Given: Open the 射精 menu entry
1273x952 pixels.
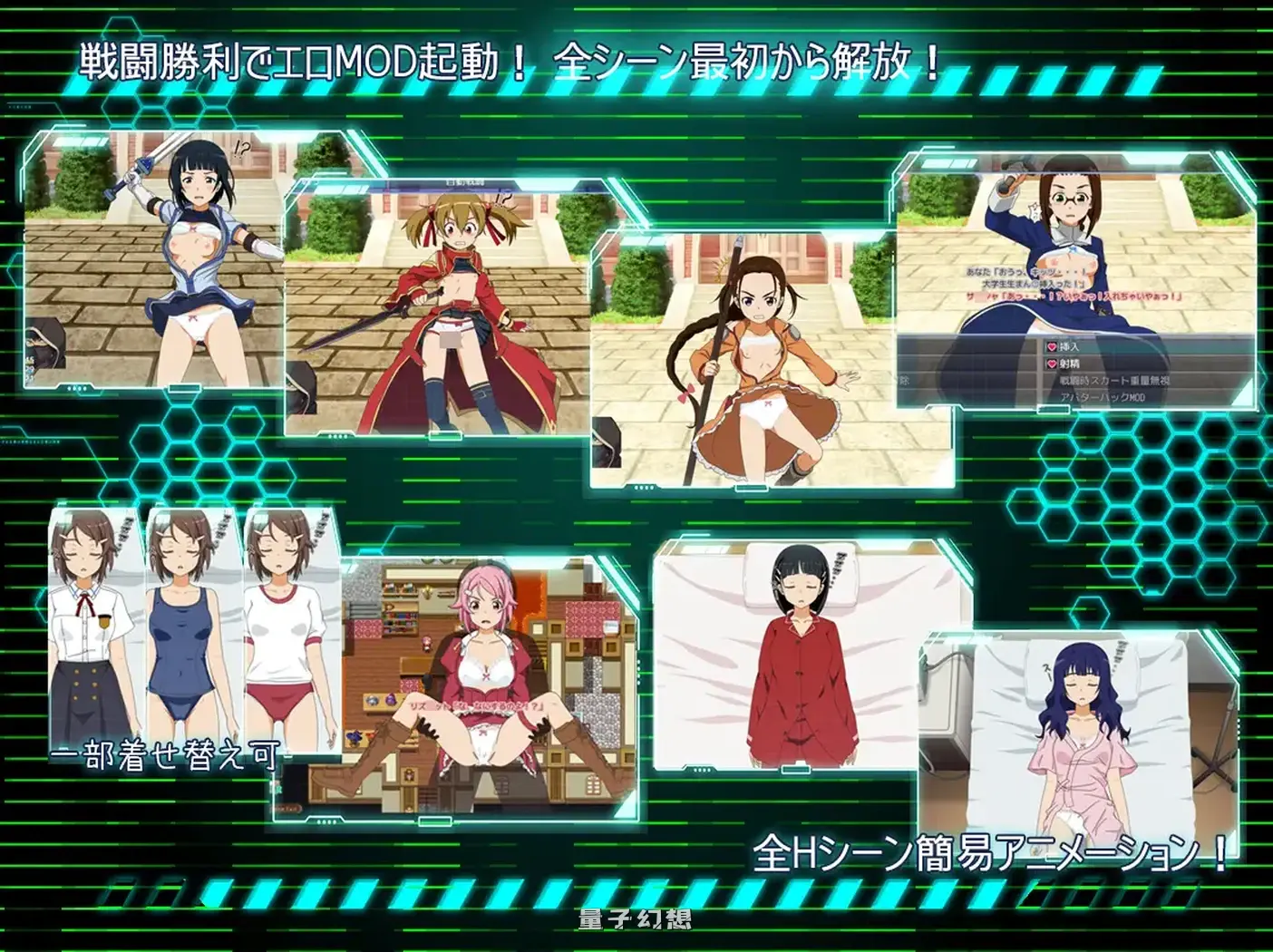Looking at the screenshot, I should click(1068, 364).
